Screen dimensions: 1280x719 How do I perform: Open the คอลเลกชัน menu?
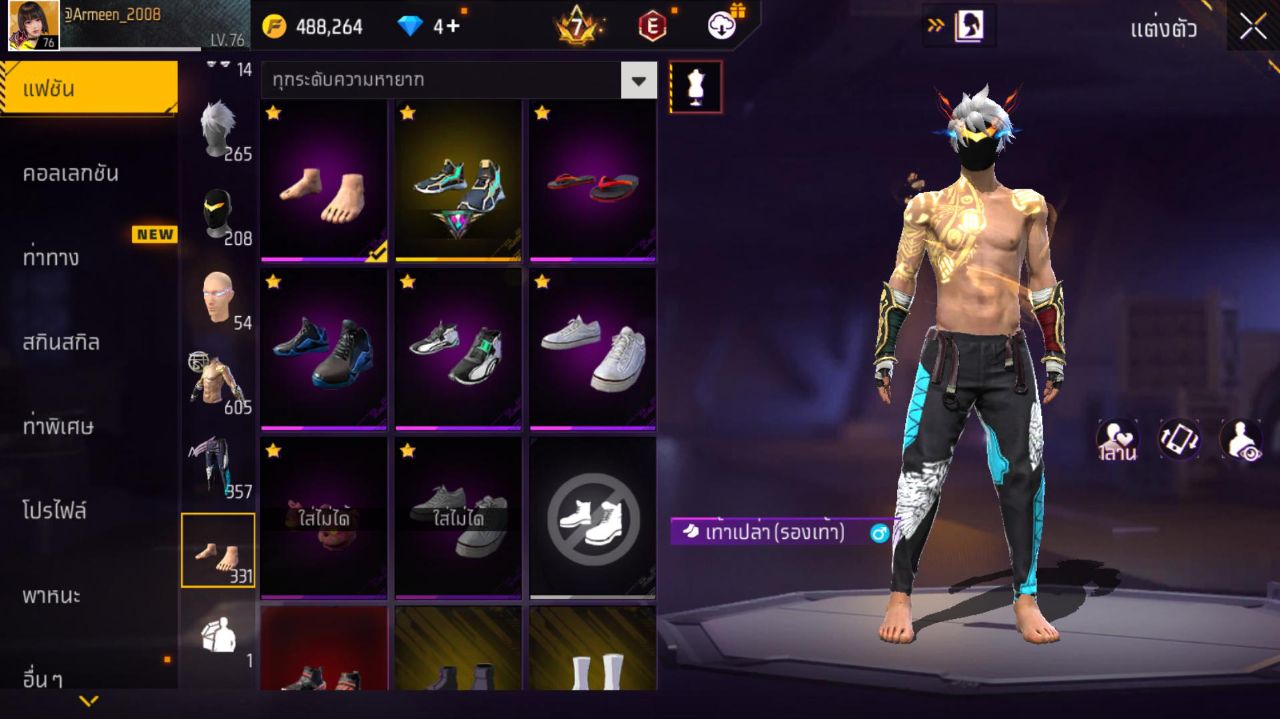(71, 173)
